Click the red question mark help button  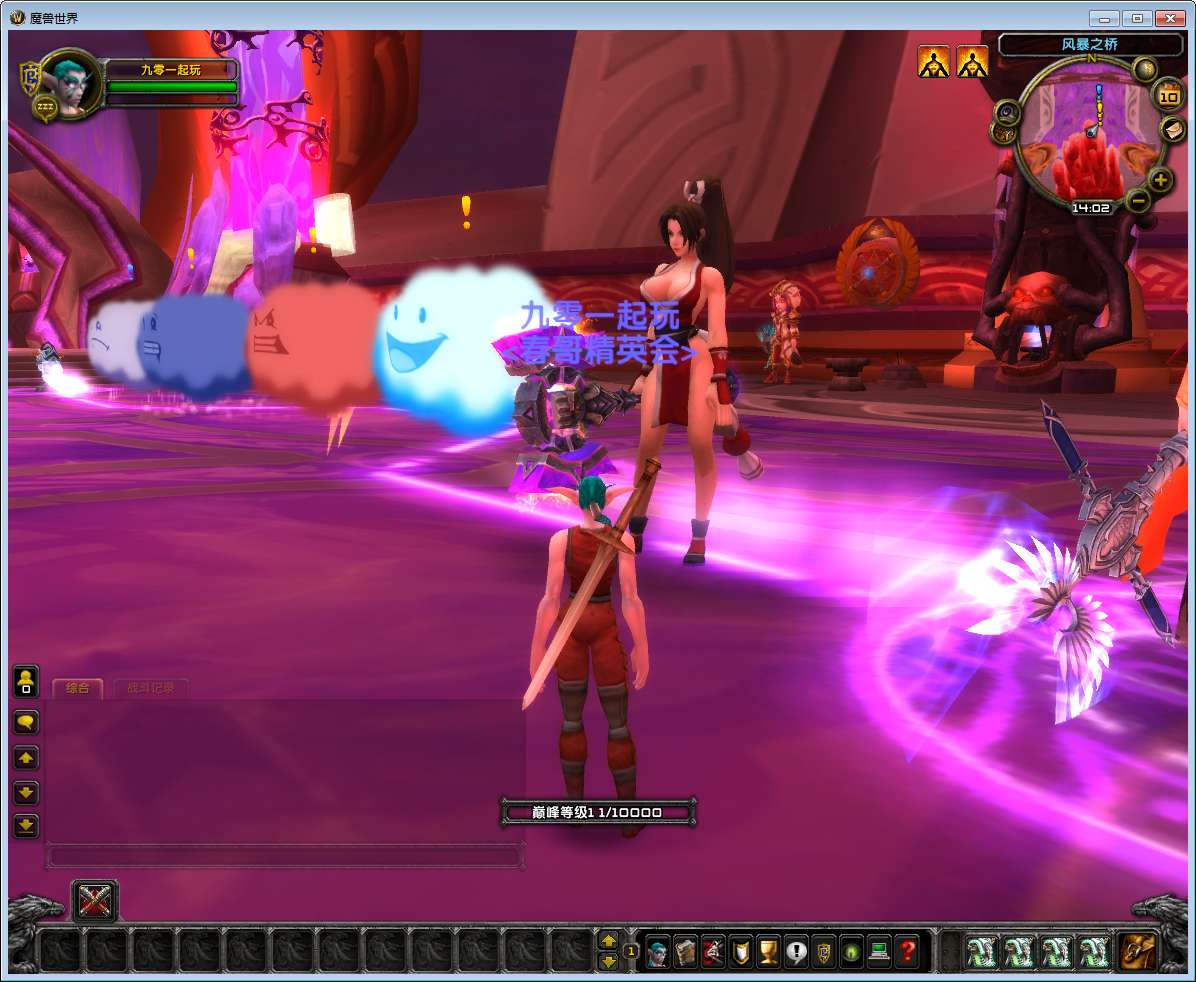[x=906, y=950]
